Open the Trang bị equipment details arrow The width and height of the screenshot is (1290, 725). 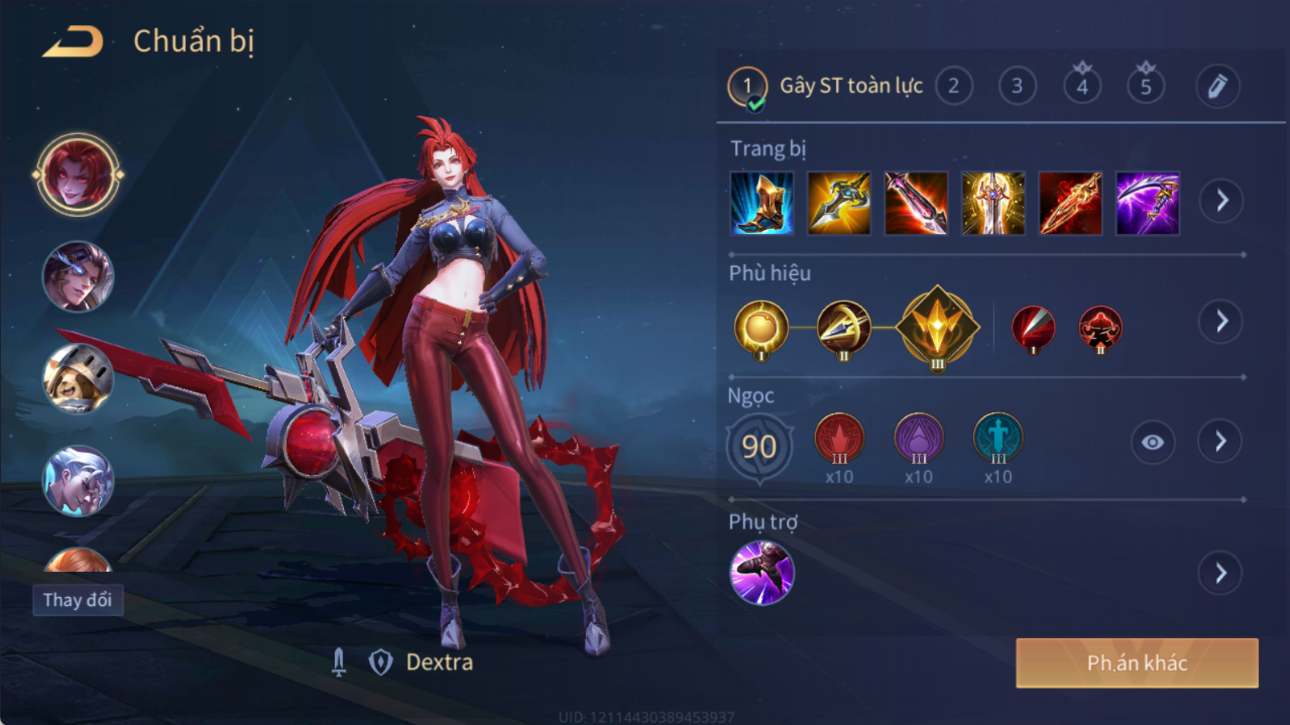[1221, 201]
